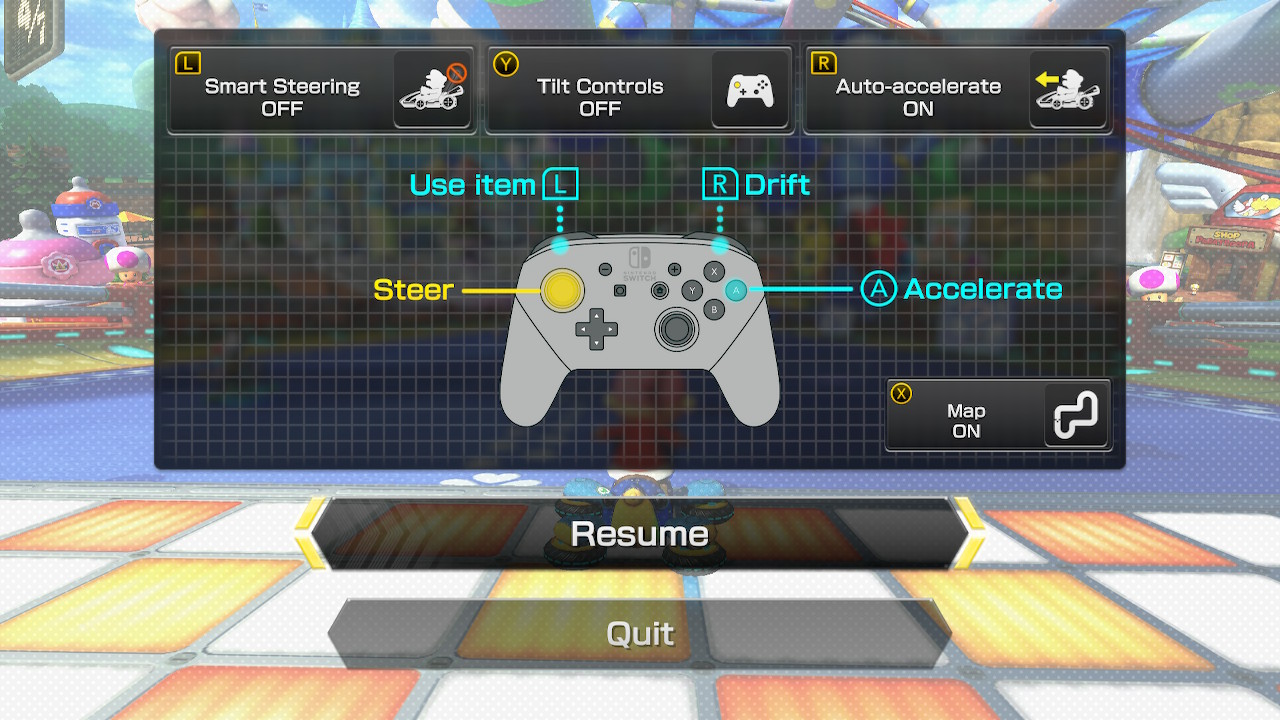The height and width of the screenshot is (720, 1280).
Task: Choose Quit from the pause menu
Action: point(640,634)
